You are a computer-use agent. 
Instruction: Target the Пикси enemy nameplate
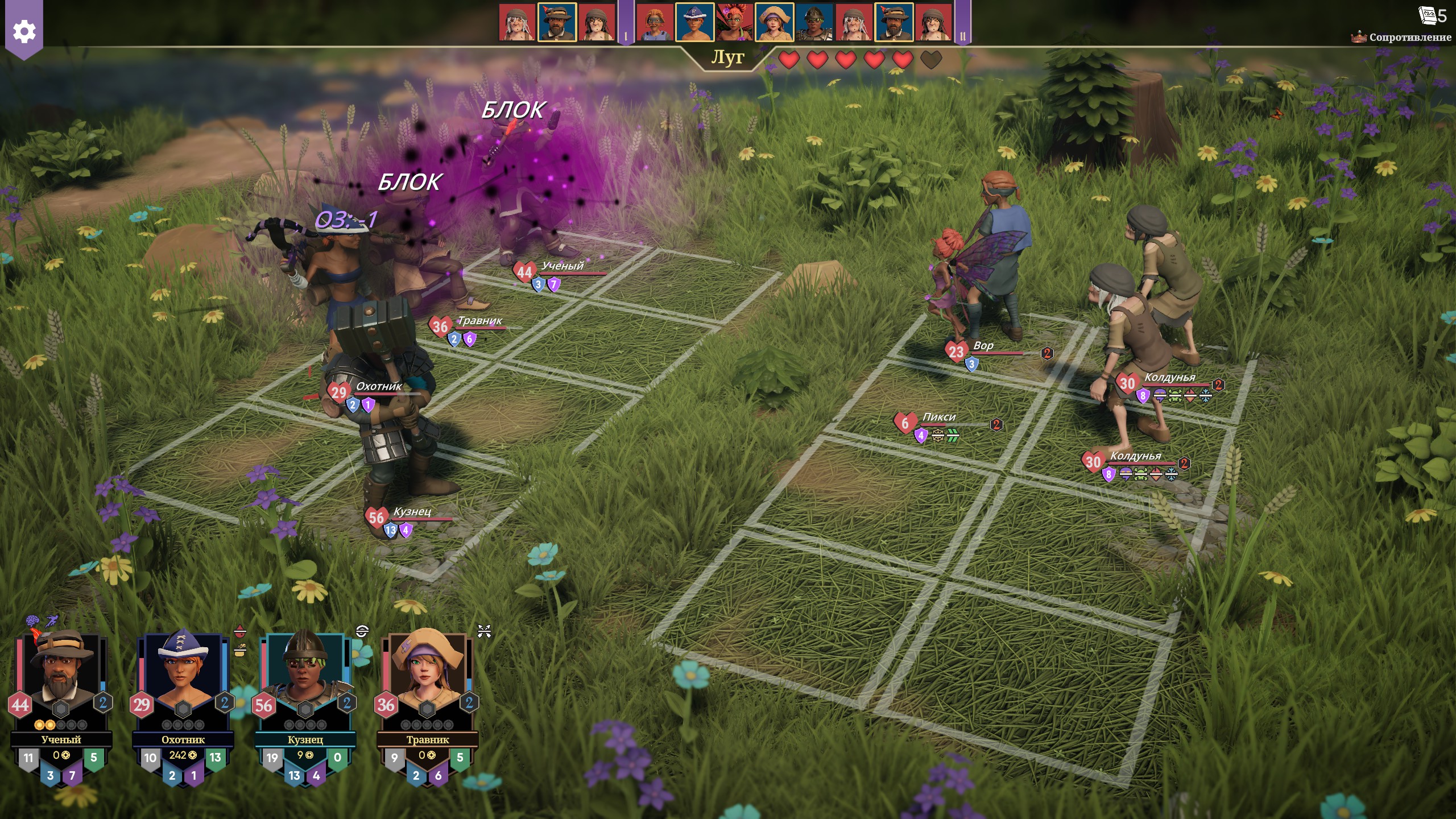coord(939,417)
